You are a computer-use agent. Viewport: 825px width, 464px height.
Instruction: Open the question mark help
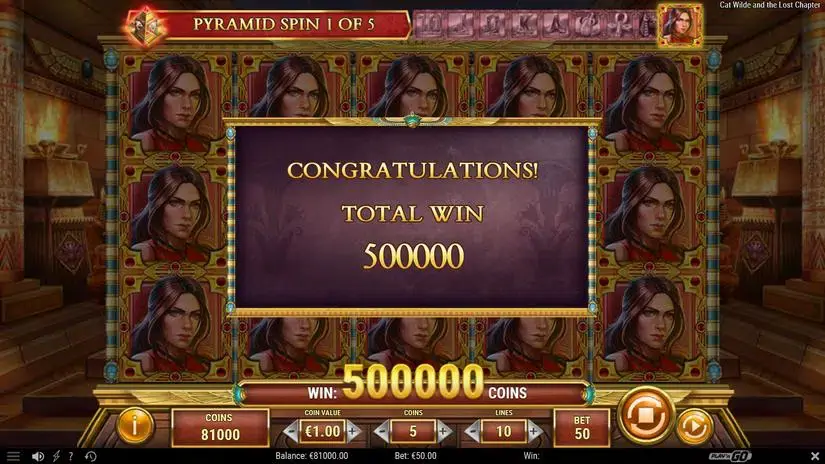click(70, 457)
